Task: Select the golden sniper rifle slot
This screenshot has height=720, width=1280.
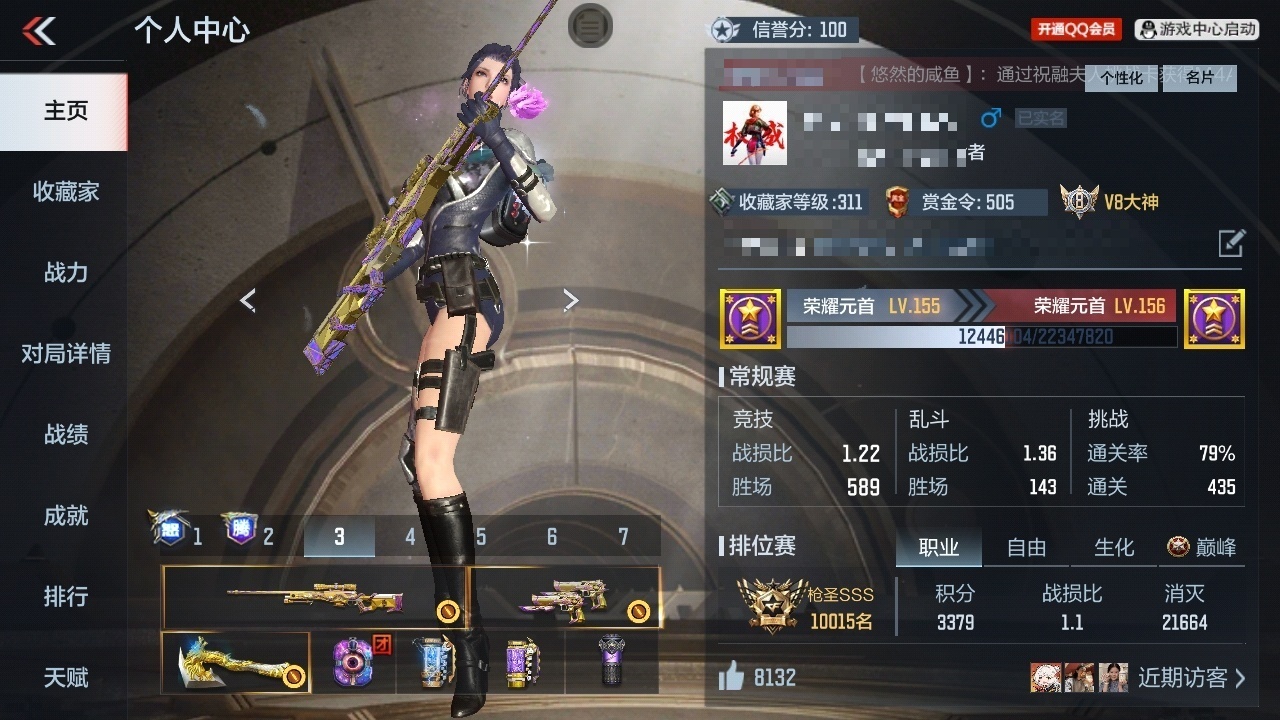Action: (x=314, y=598)
